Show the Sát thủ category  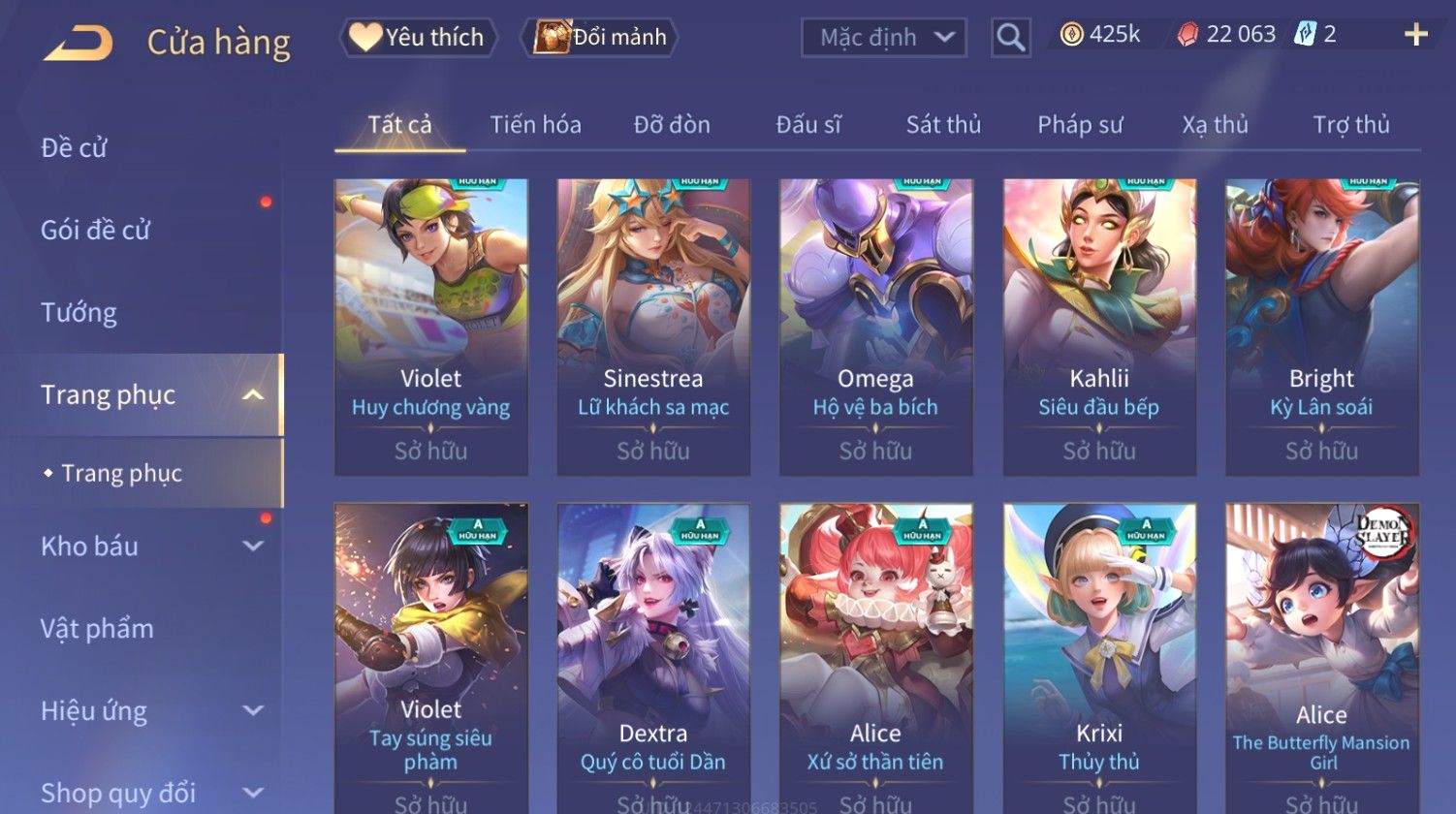(x=943, y=125)
